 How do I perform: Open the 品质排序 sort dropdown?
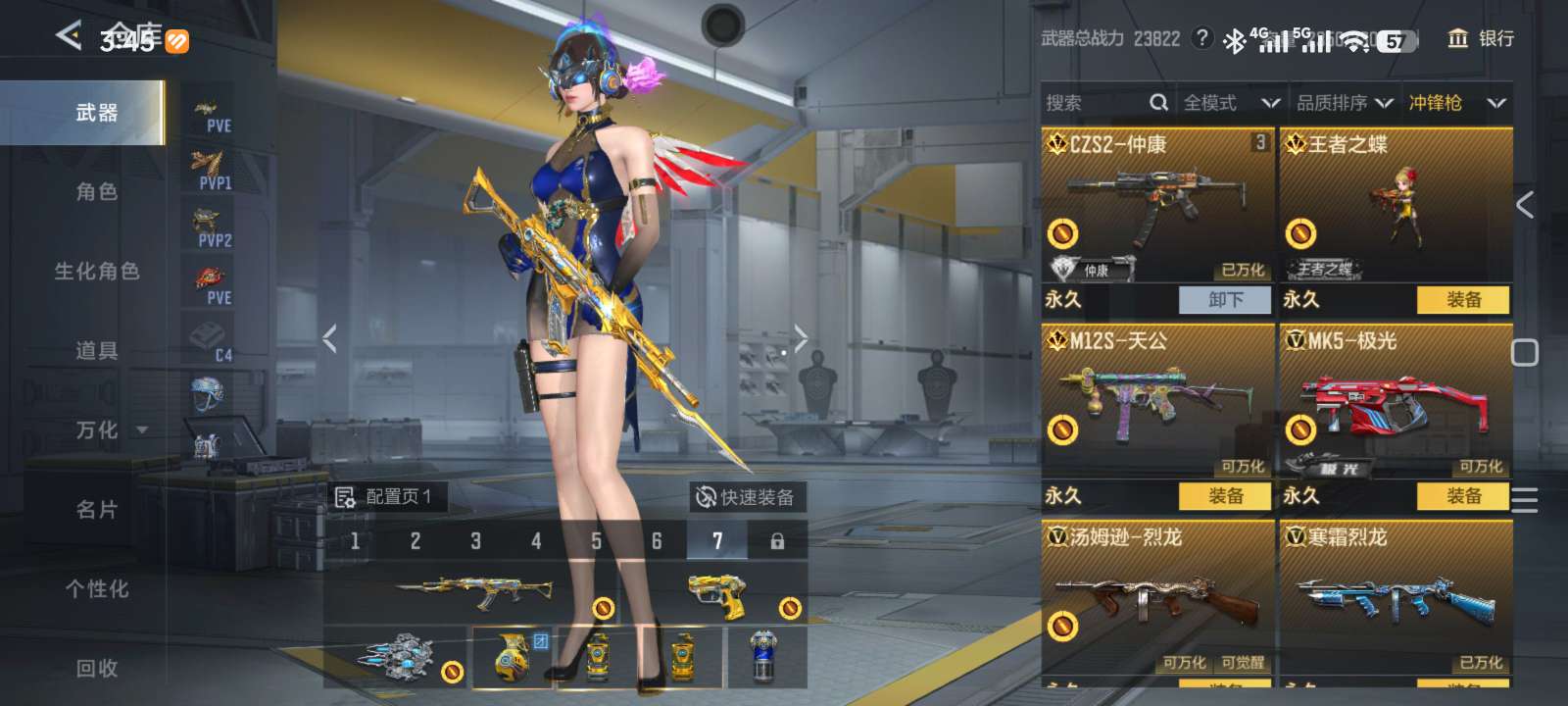click(x=1344, y=103)
